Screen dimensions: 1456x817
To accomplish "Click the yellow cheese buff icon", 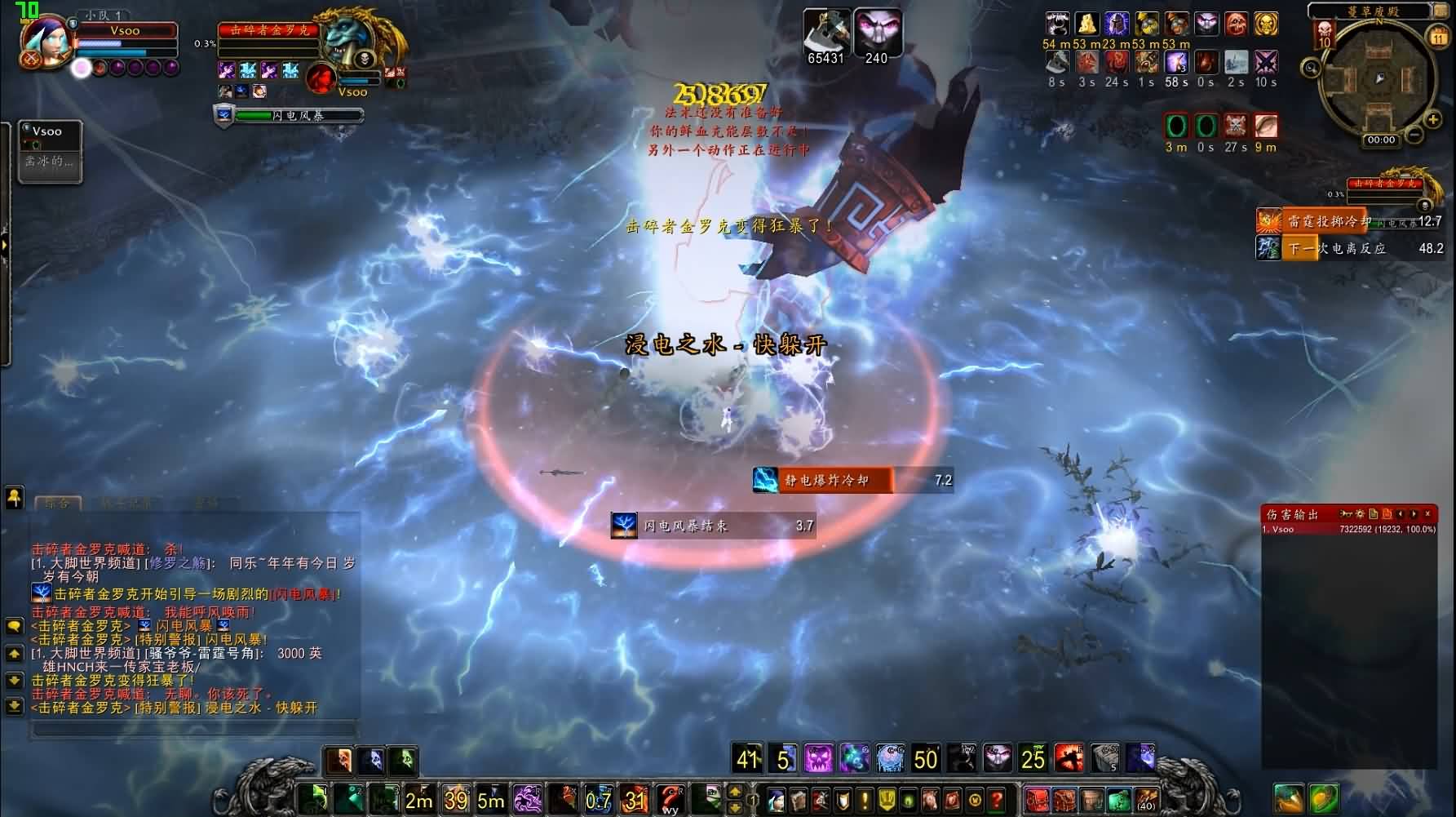I will pos(1086,24).
